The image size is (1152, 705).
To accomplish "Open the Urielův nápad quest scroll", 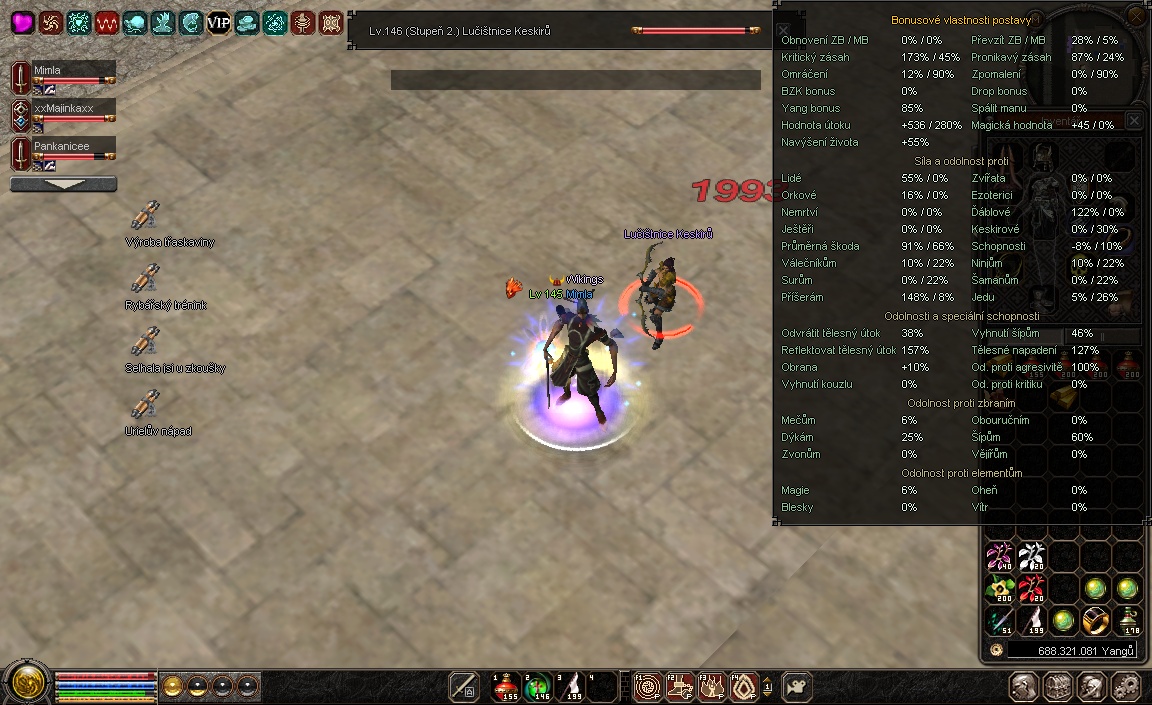I will (146, 404).
